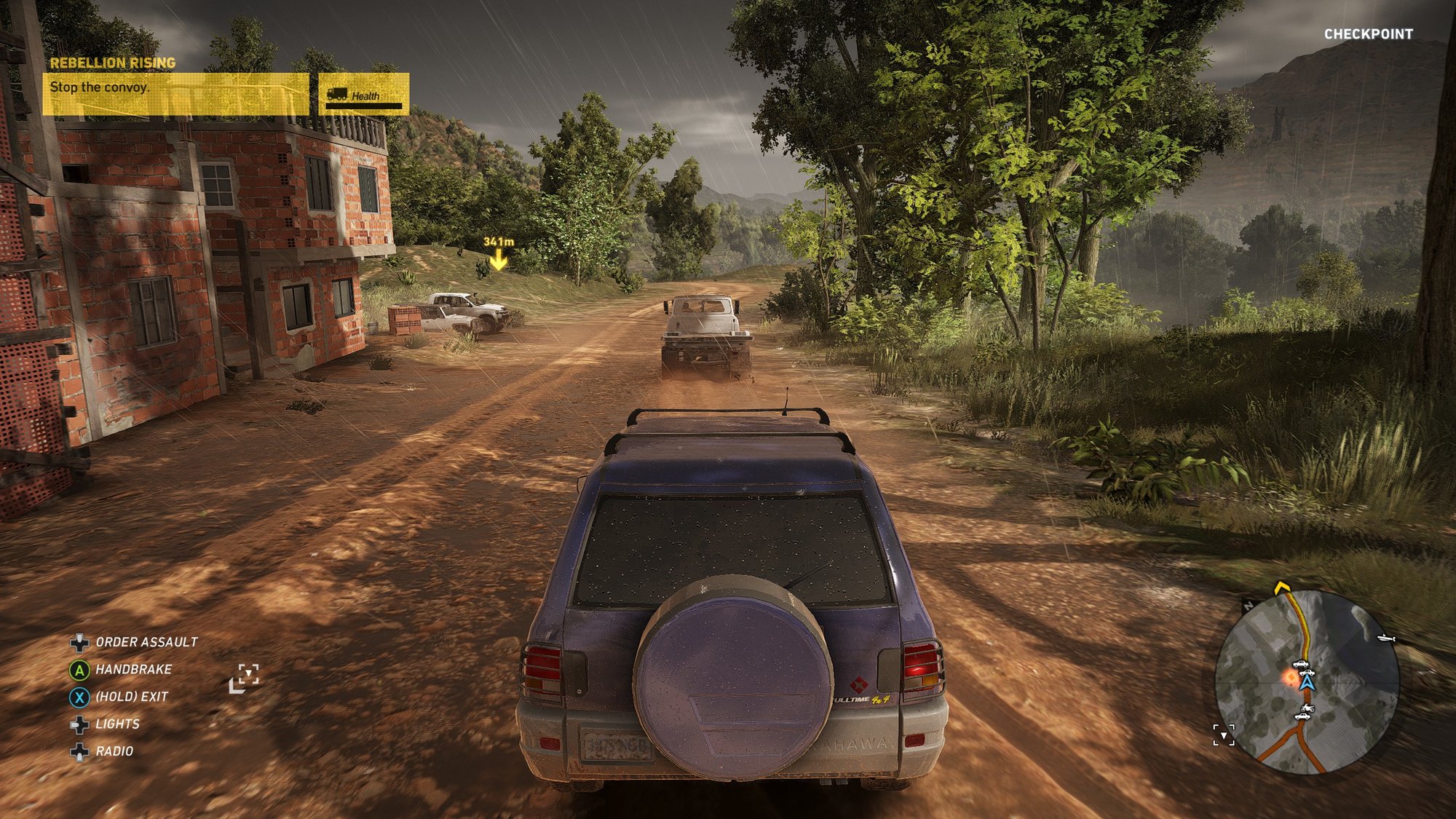1456x819 pixels.
Task: Click the yellow objective arrow atop the minimap
Action: point(1282,587)
